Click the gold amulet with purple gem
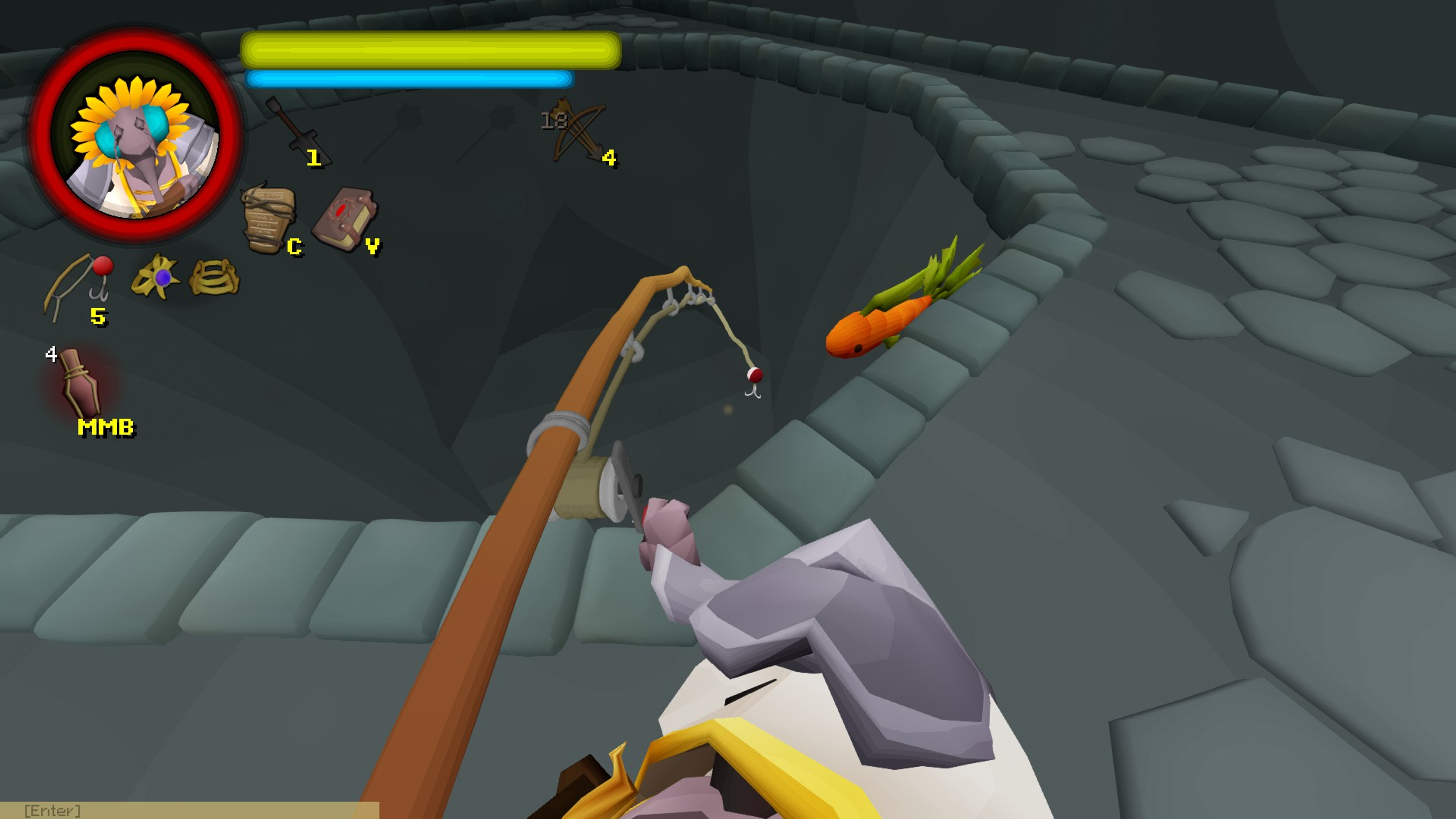The width and height of the screenshot is (1456, 819). pos(156,277)
